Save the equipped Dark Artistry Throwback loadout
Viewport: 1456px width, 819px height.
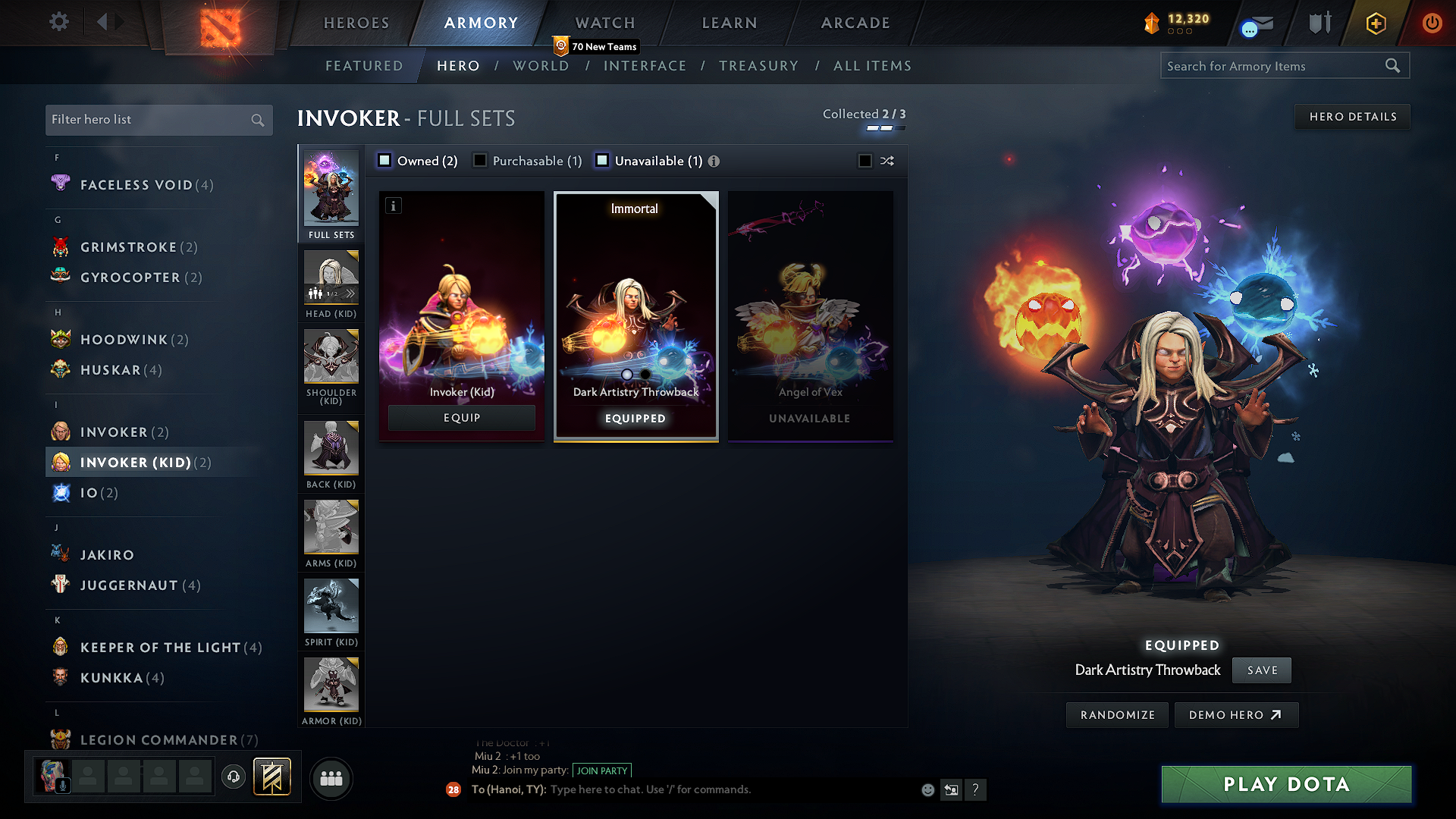[1262, 670]
